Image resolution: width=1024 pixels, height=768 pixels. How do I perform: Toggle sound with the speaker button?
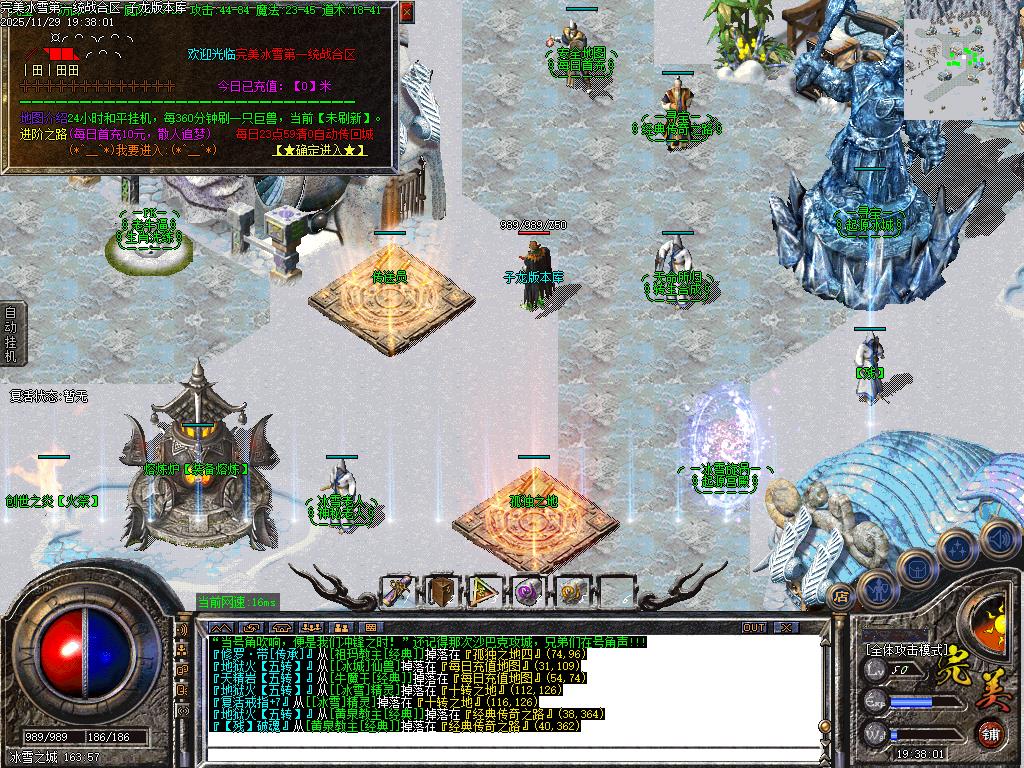pyautogui.click(x=998, y=538)
